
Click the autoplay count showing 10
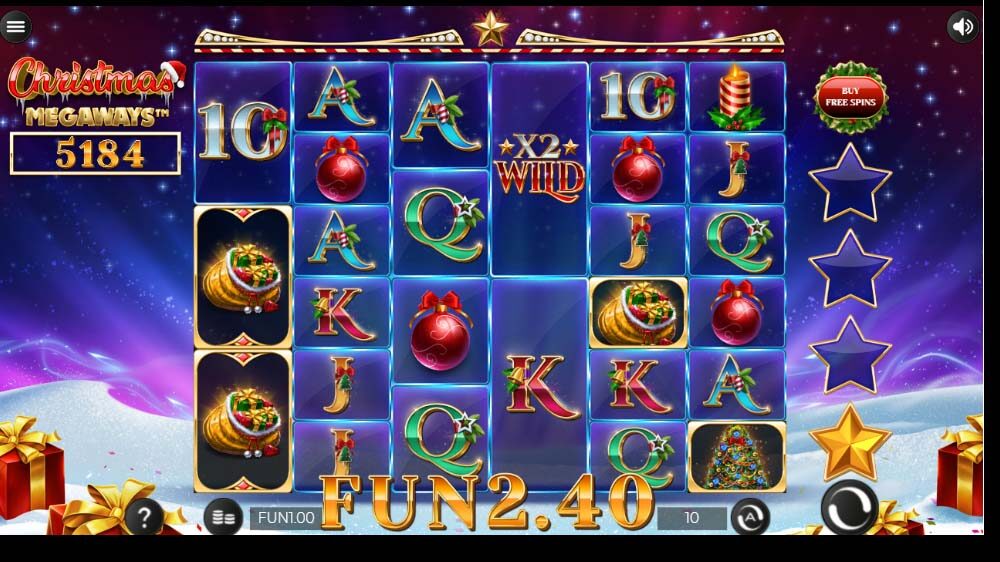692,517
